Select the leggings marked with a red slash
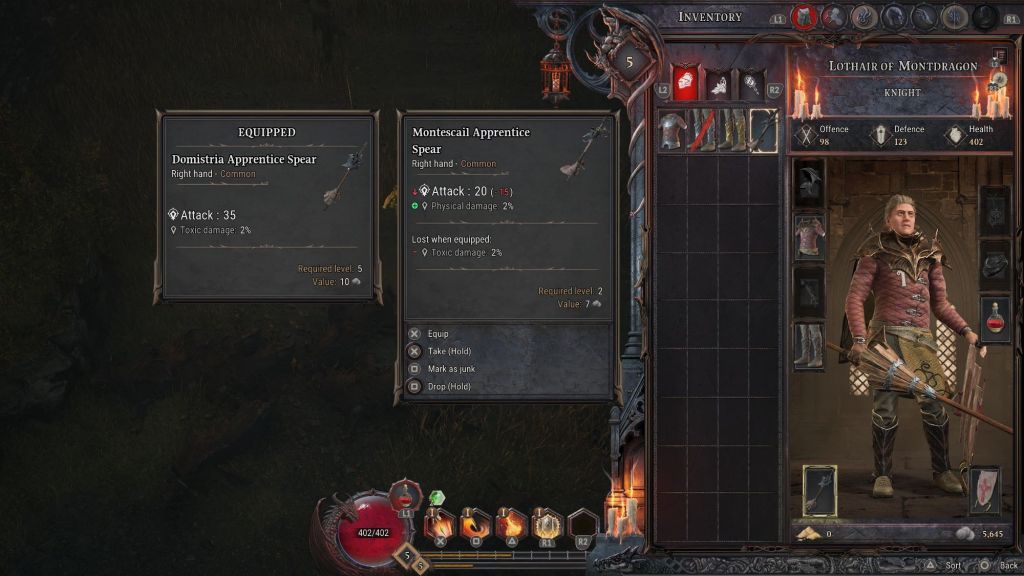Screen dimensions: 1024x576 tap(702, 130)
